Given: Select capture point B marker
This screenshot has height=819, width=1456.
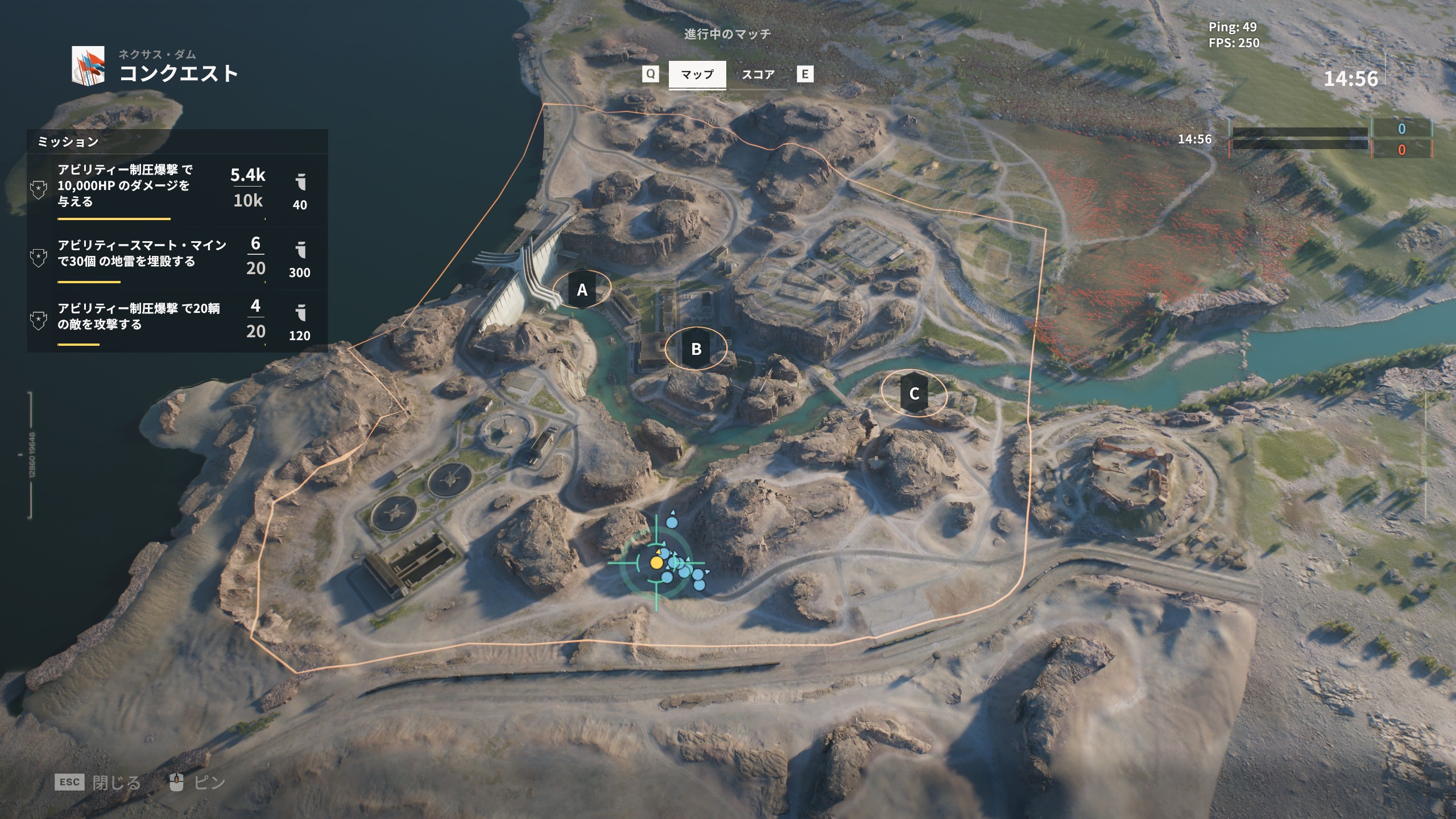Looking at the screenshot, I should [696, 349].
